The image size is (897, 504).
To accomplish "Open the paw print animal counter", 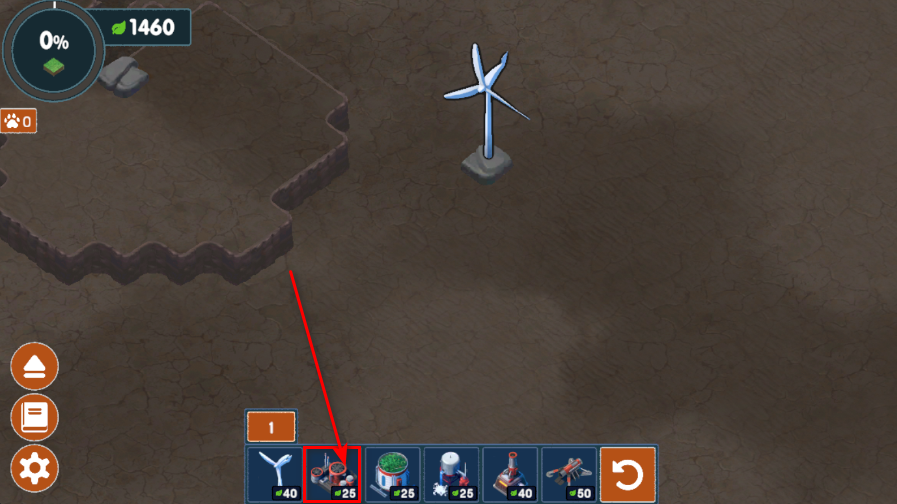I will [18, 122].
